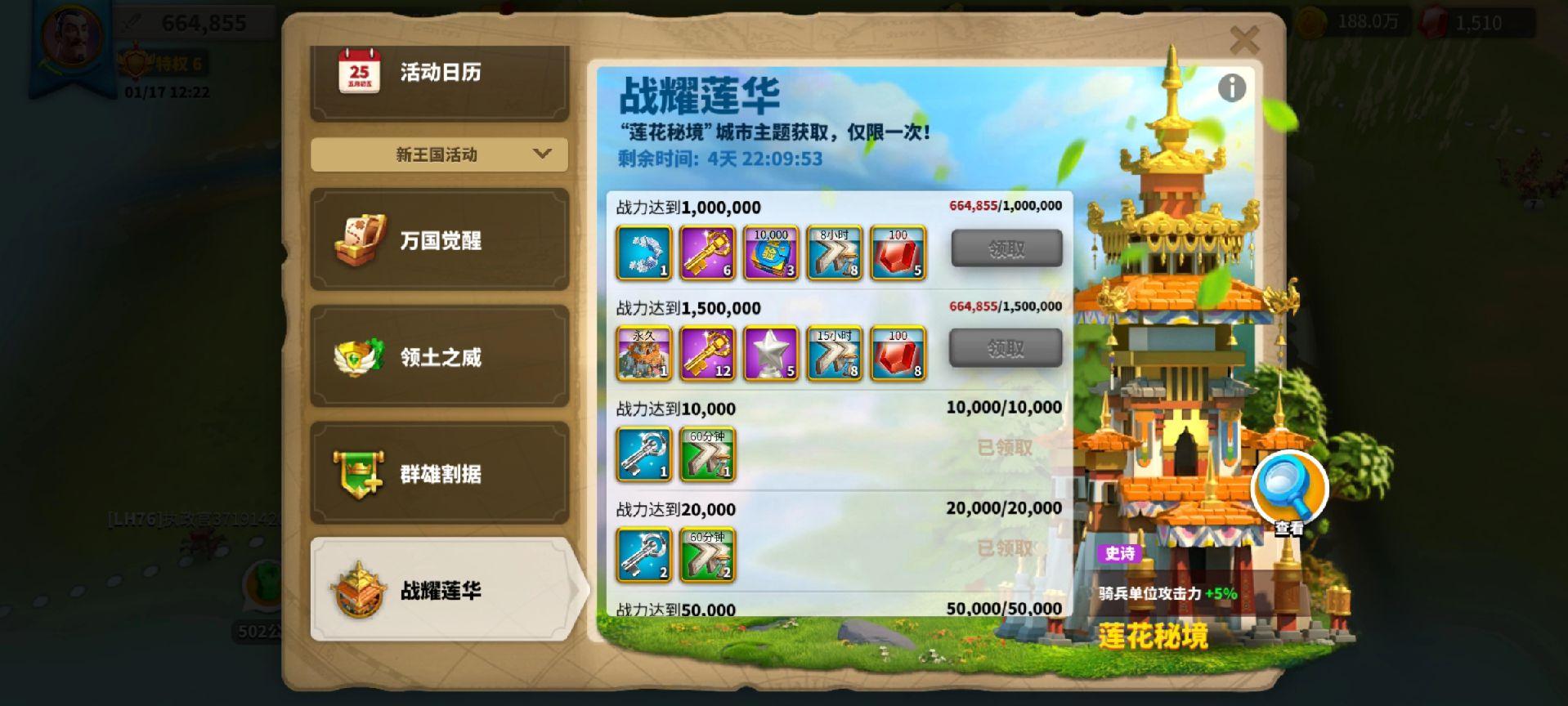Open the 新王国活动 dropdown selector

click(x=438, y=154)
